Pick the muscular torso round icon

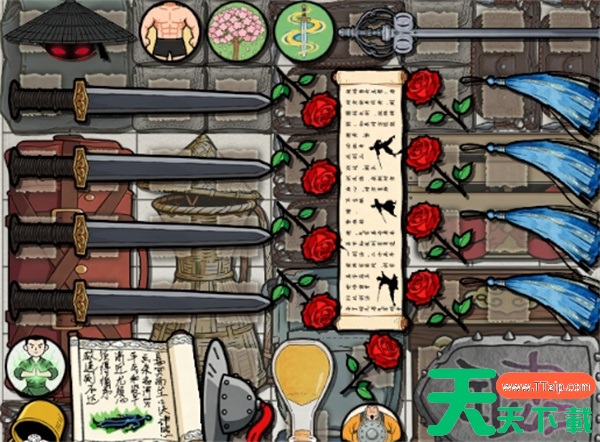[168, 30]
